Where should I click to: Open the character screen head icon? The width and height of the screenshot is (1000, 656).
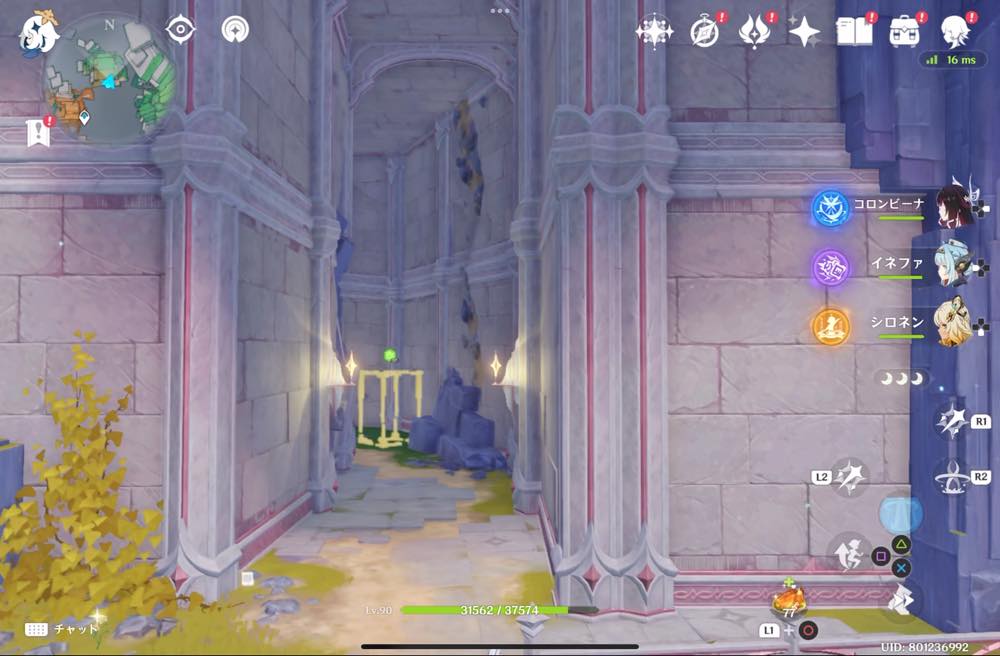tap(955, 32)
